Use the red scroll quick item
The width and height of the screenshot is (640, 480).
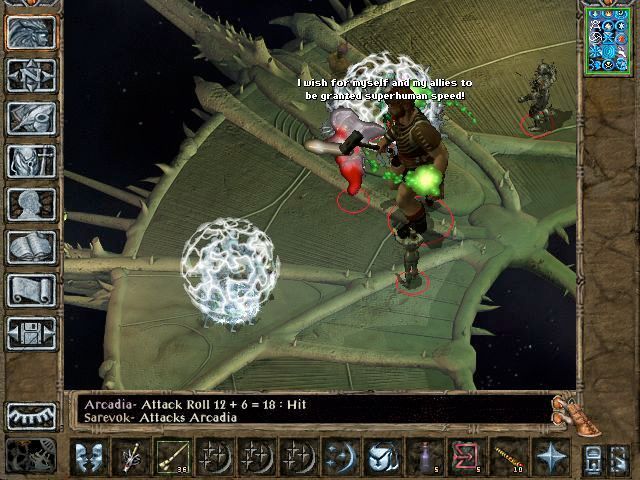[467, 457]
